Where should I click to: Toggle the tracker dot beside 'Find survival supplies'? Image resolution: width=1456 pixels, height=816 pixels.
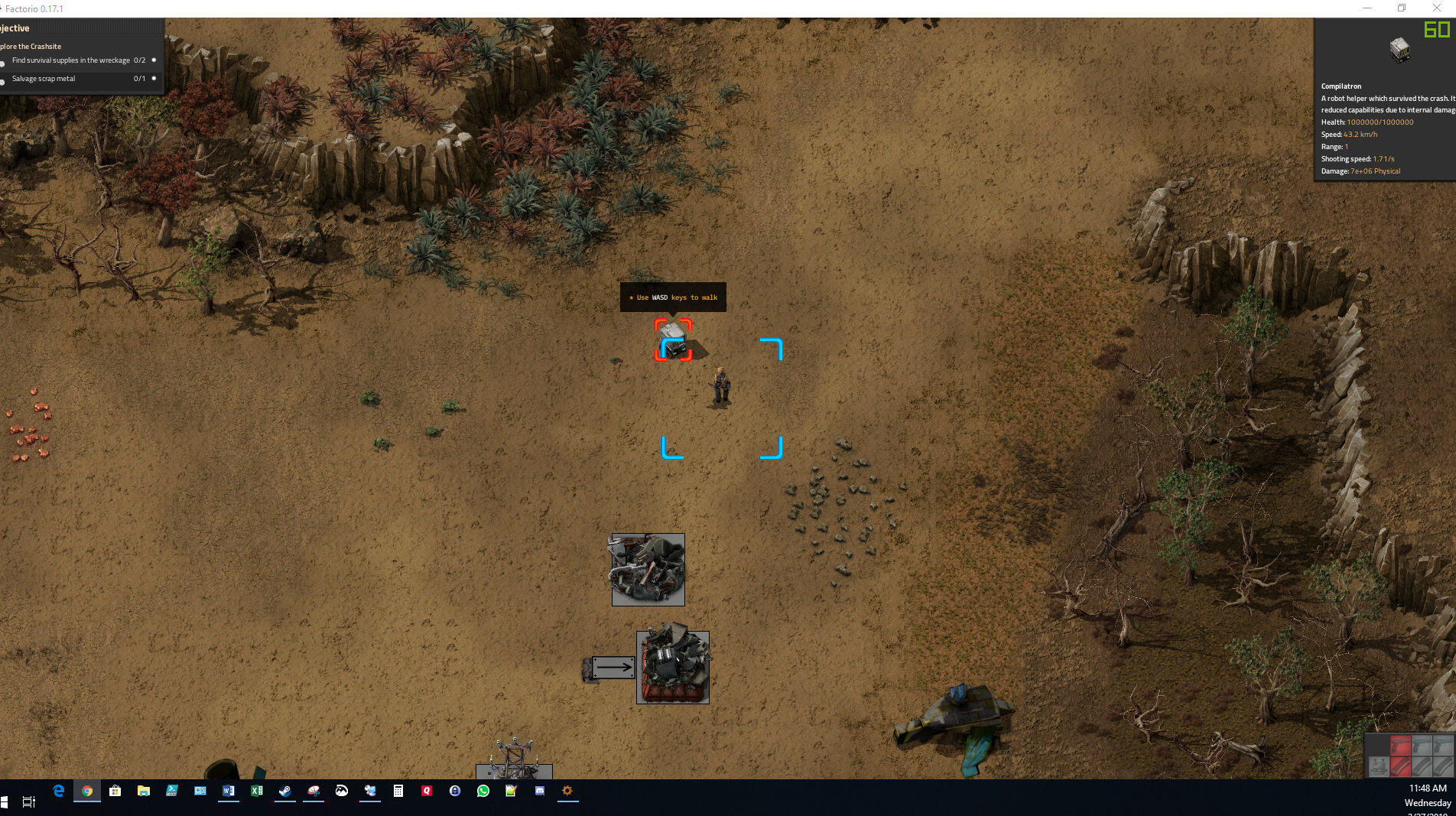pos(154,61)
